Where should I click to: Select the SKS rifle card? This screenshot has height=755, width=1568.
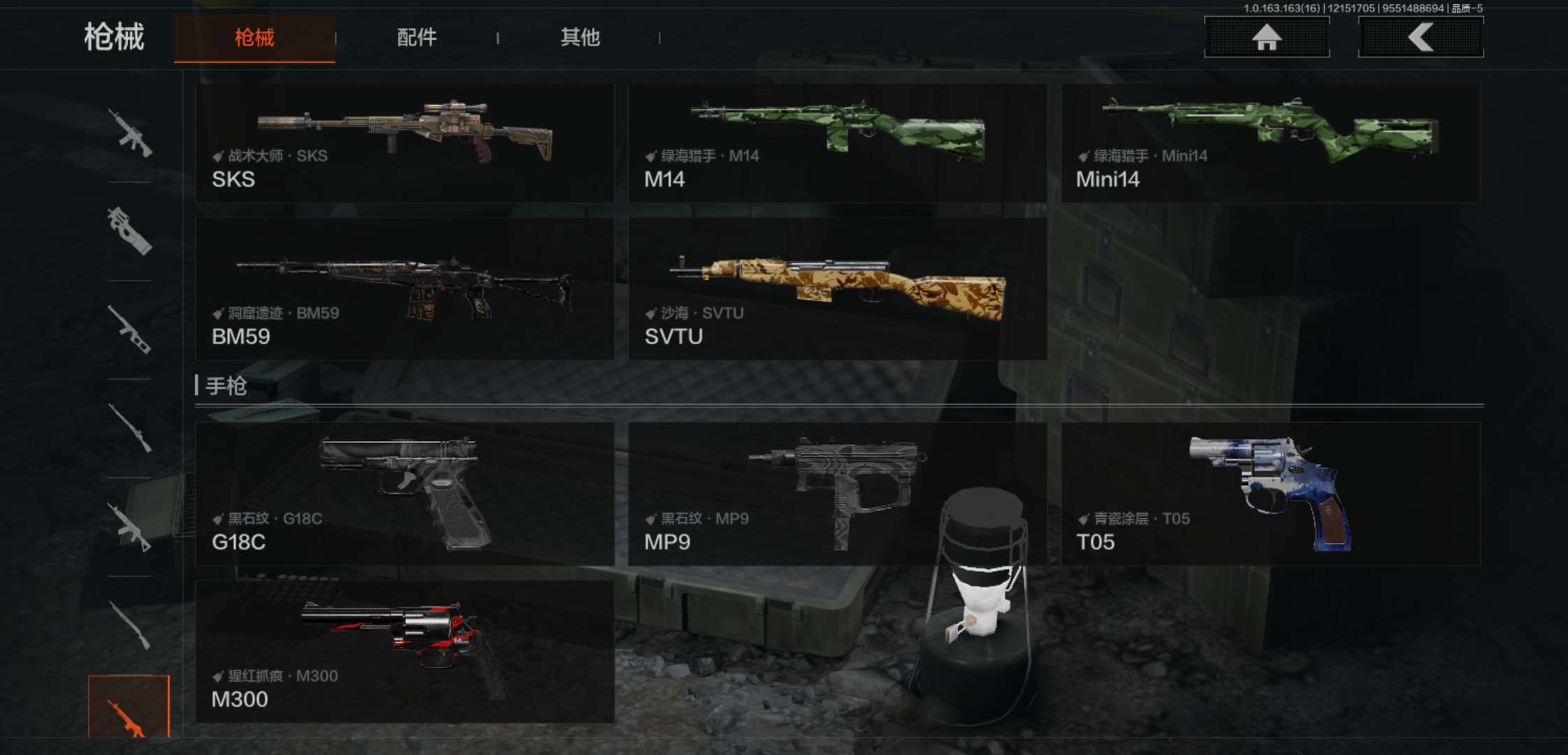tap(405, 144)
